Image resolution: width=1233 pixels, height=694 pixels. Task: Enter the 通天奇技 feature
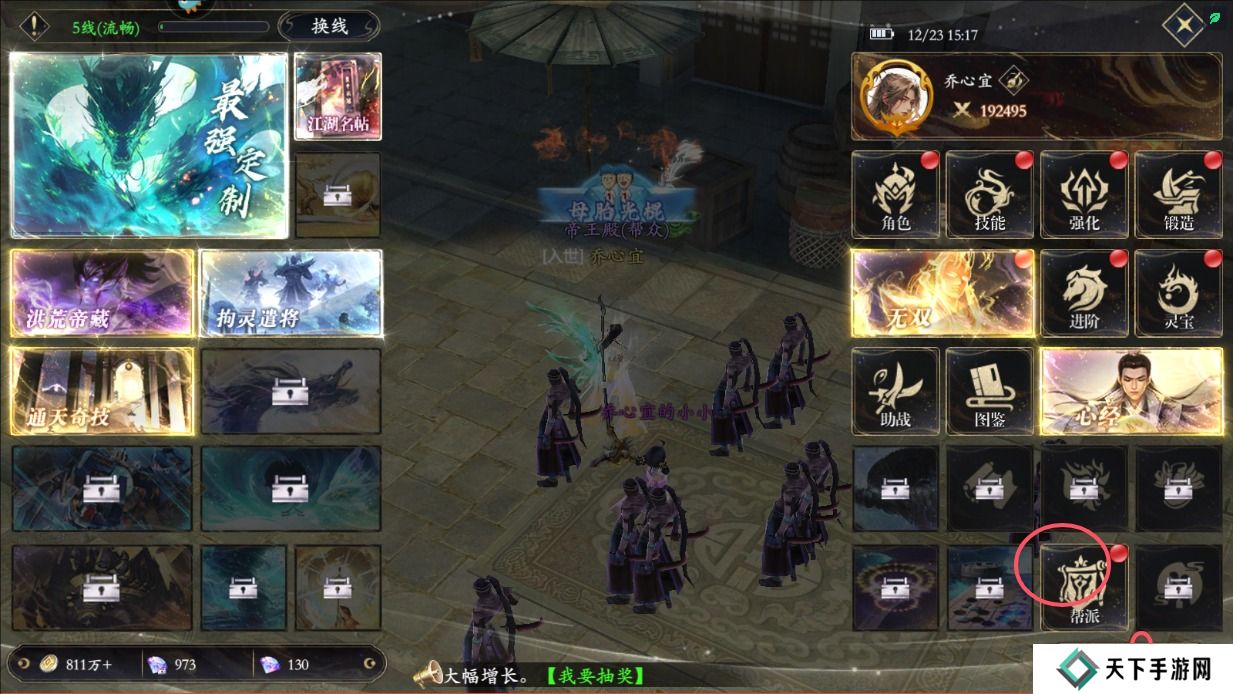click(x=101, y=390)
